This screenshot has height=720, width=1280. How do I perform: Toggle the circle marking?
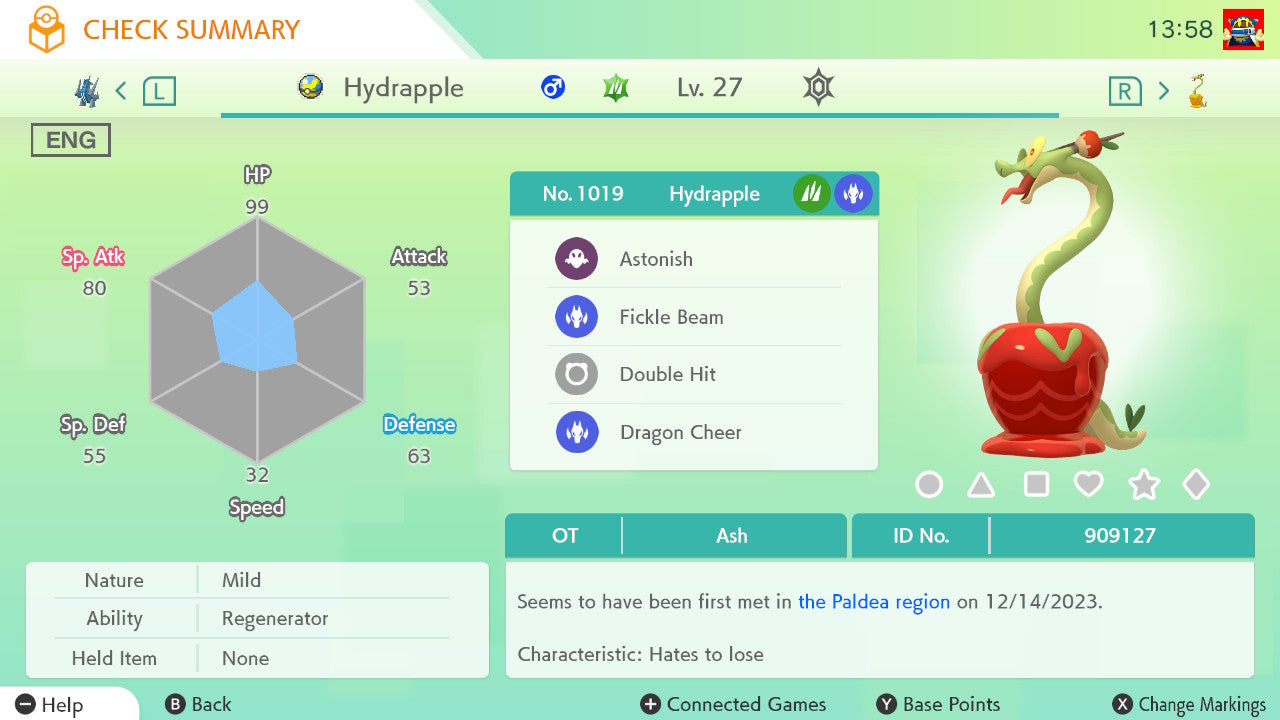(929, 485)
